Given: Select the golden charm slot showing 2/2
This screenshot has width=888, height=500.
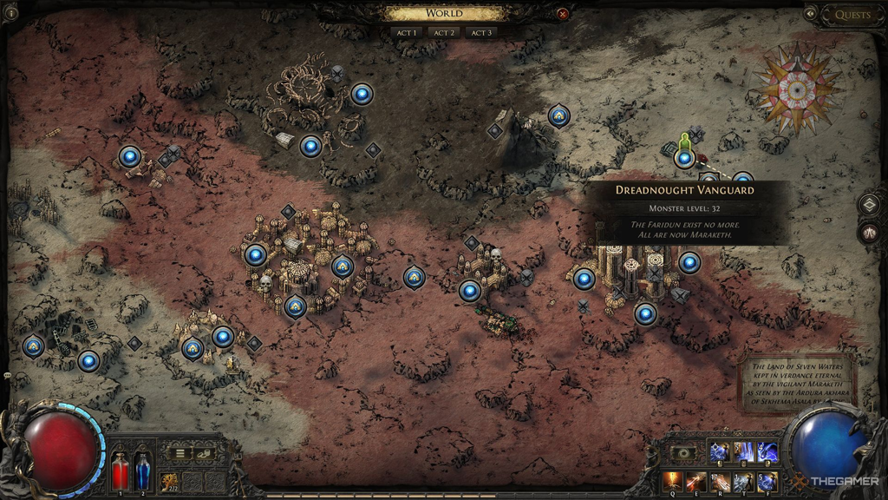Looking at the screenshot, I should tap(170, 480).
